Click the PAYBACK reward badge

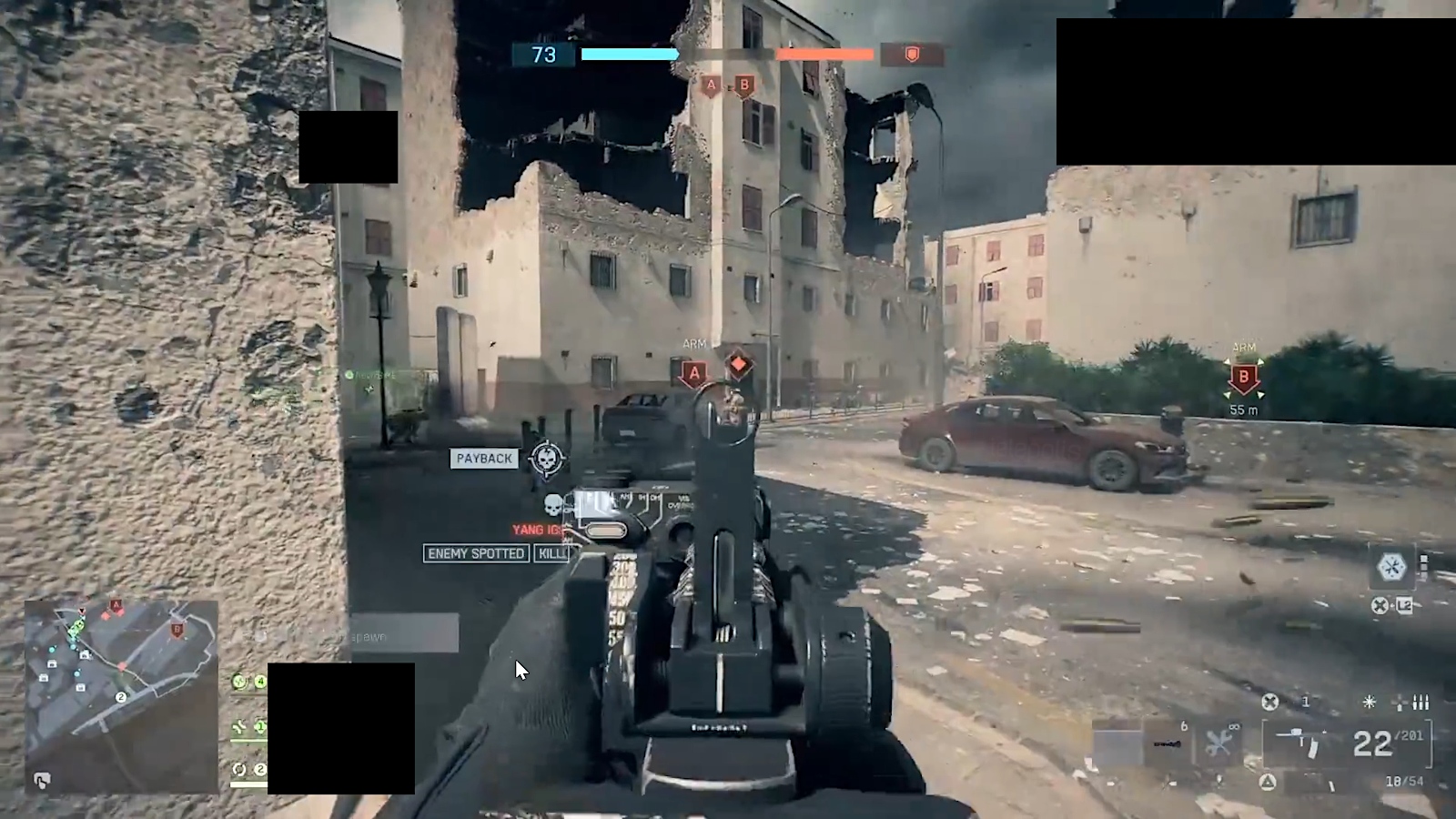point(484,459)
